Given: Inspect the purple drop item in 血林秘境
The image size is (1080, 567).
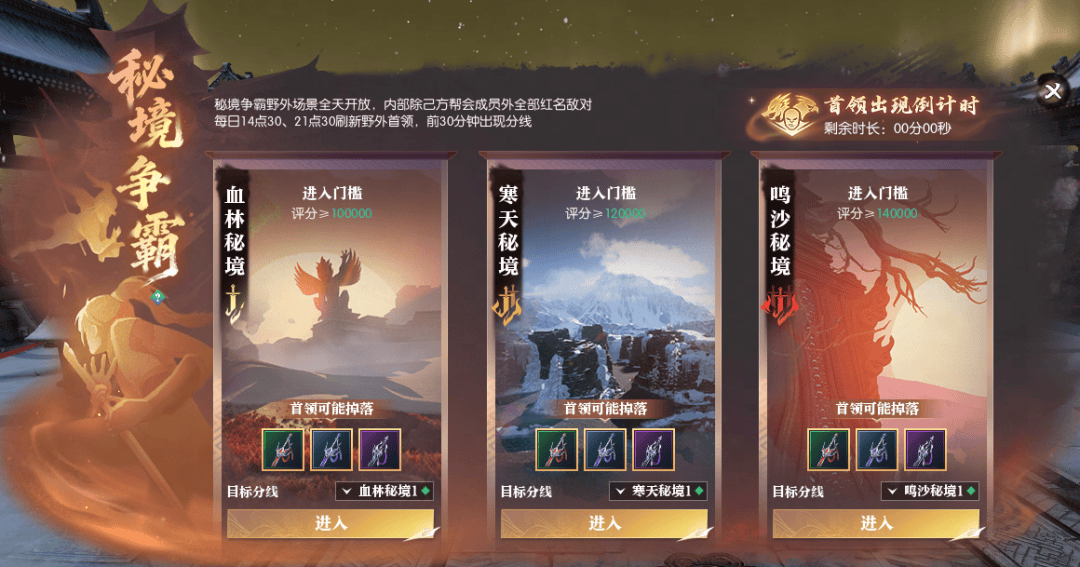Looking at the screenshot, I should point(380,449).
